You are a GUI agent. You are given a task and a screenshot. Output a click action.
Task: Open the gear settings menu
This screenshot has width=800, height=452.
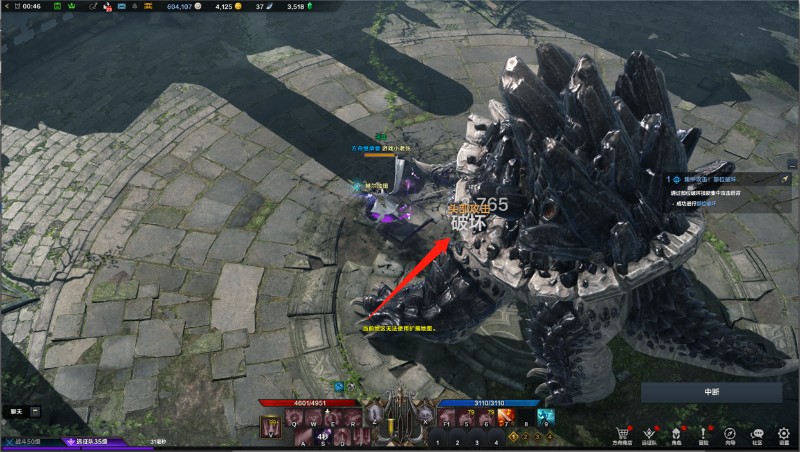pyautogui.click(x=784, y=434)
